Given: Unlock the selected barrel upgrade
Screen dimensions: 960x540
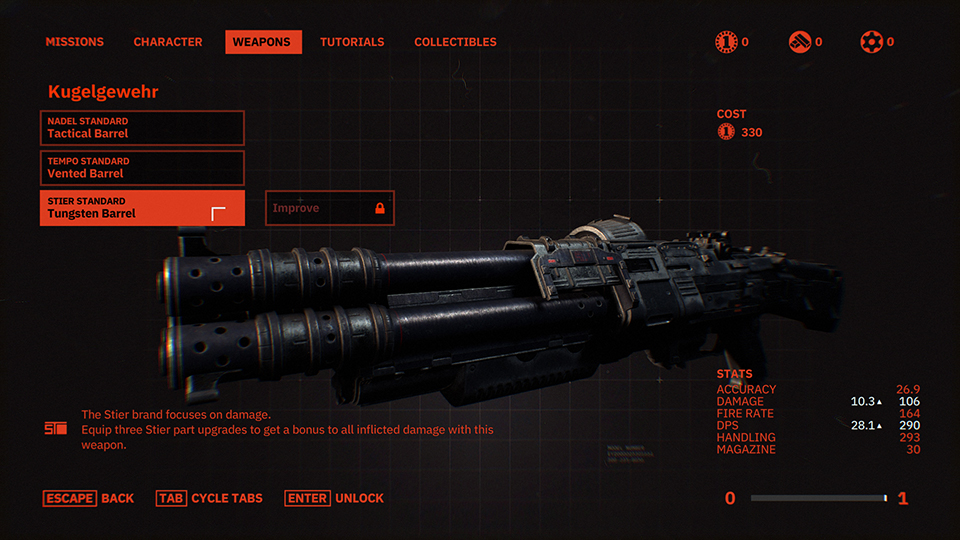Looking at the screenshot, I should click(334, 498).
